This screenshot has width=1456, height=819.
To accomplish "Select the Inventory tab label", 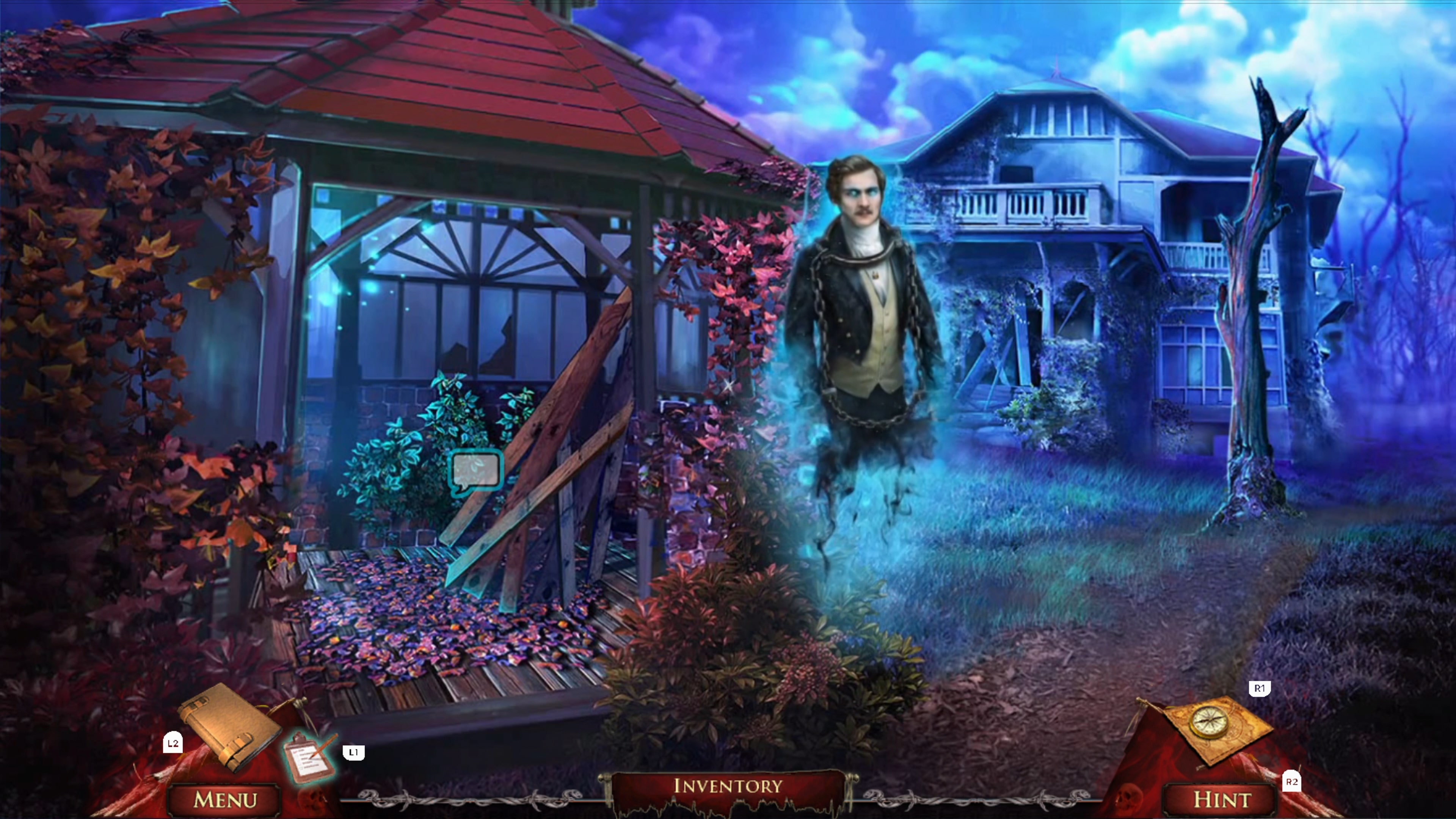I will pos(728,786).
